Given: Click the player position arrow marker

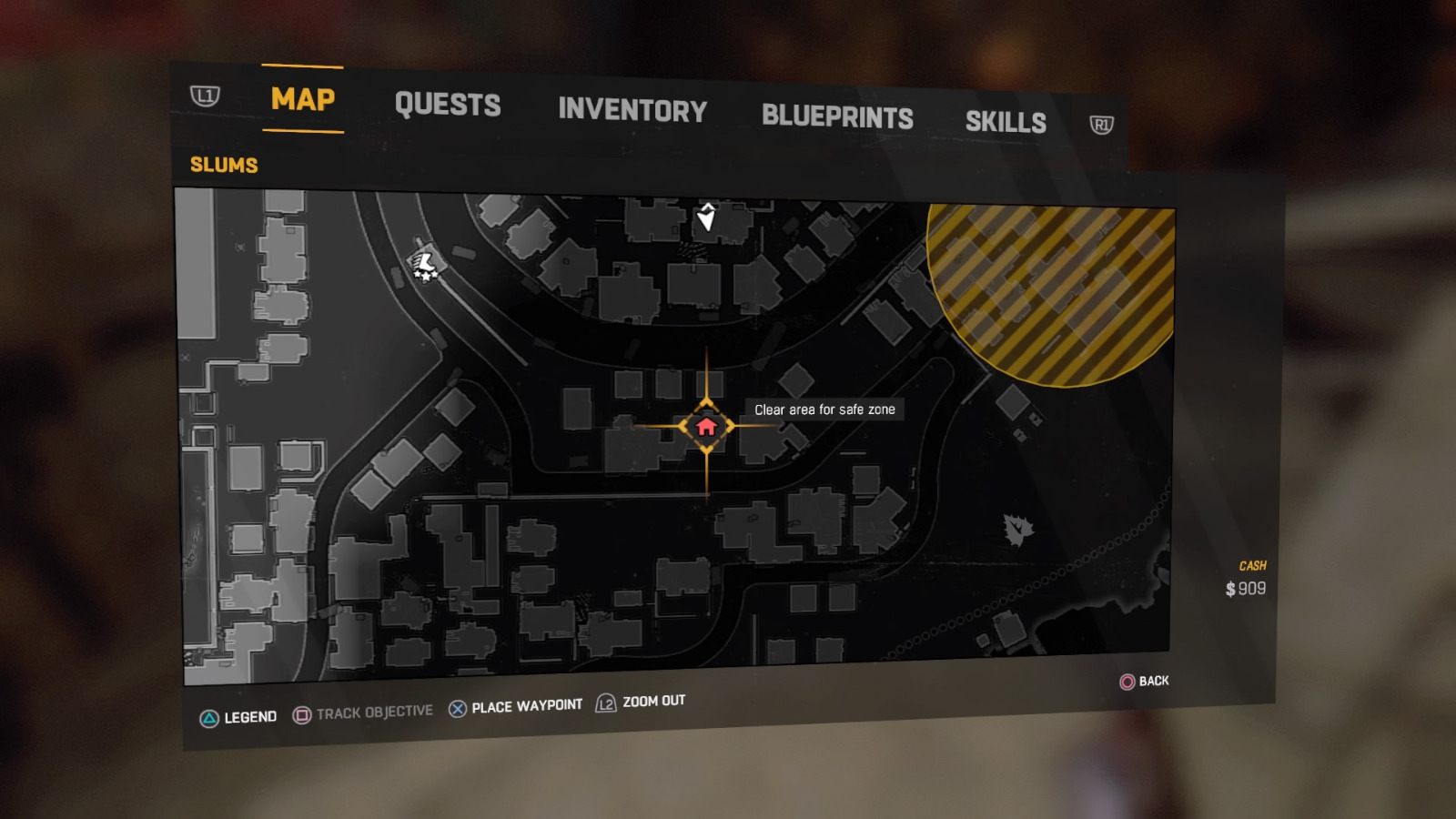Looking at the screenshot, I should click(706, 217).
